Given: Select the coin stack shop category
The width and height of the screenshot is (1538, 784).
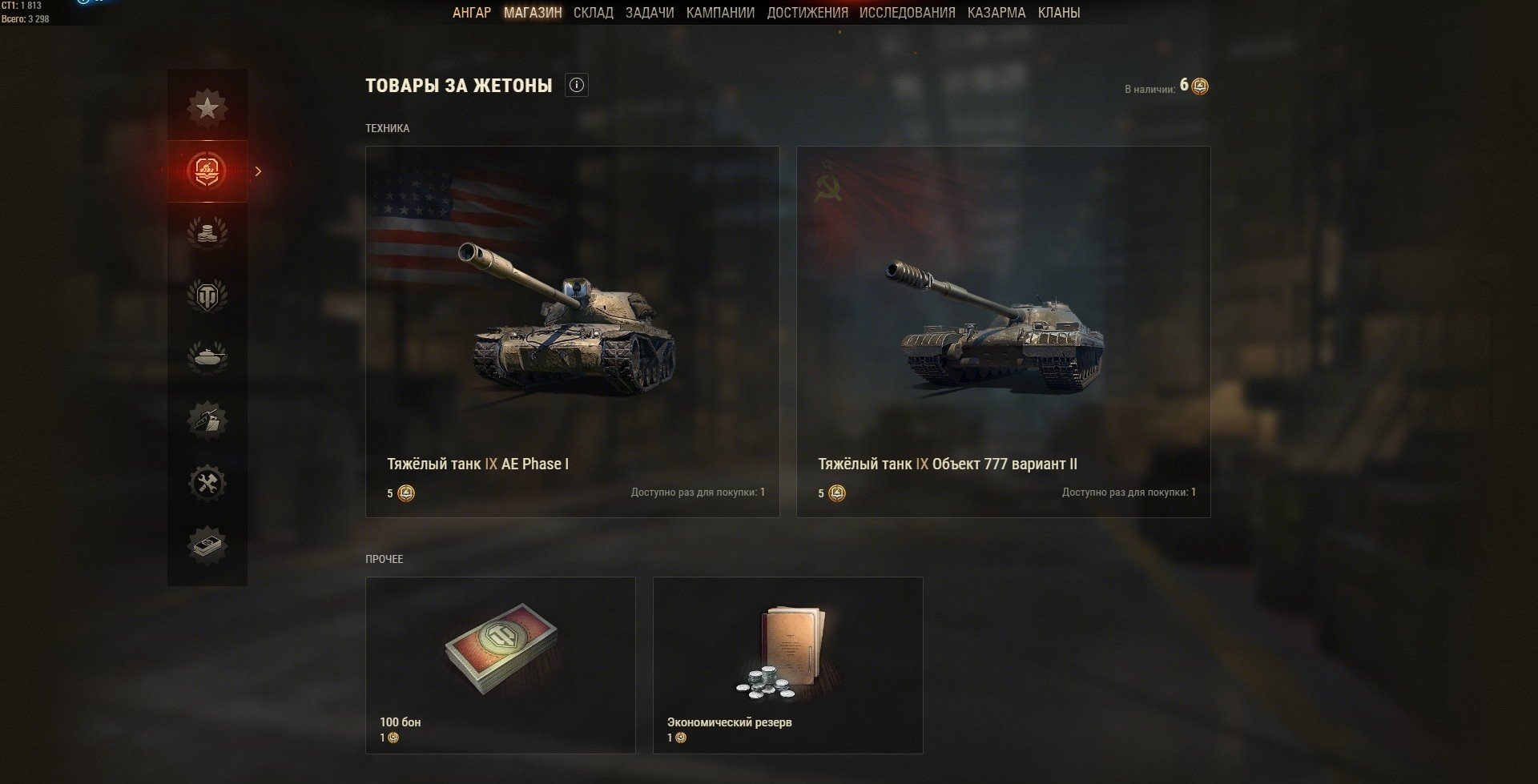Looking at the screenshot, I should tap(207, 233).
